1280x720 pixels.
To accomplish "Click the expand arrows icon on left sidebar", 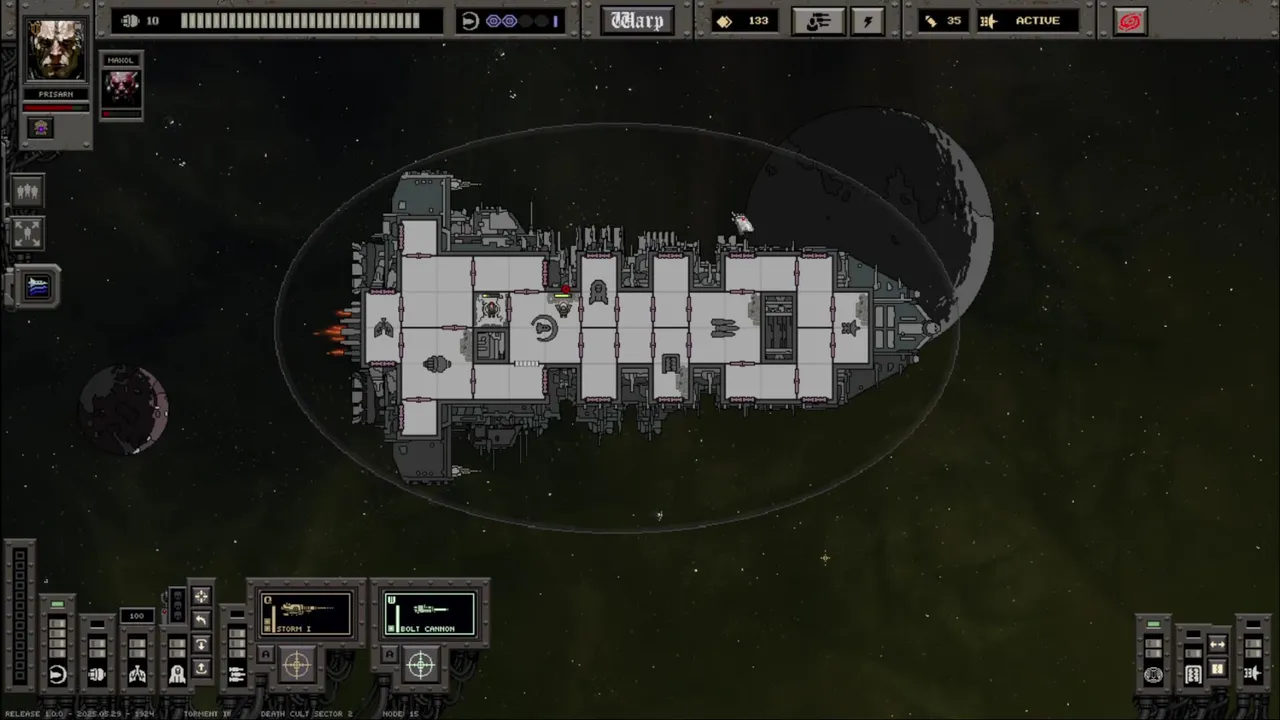I will pos(27,233).
